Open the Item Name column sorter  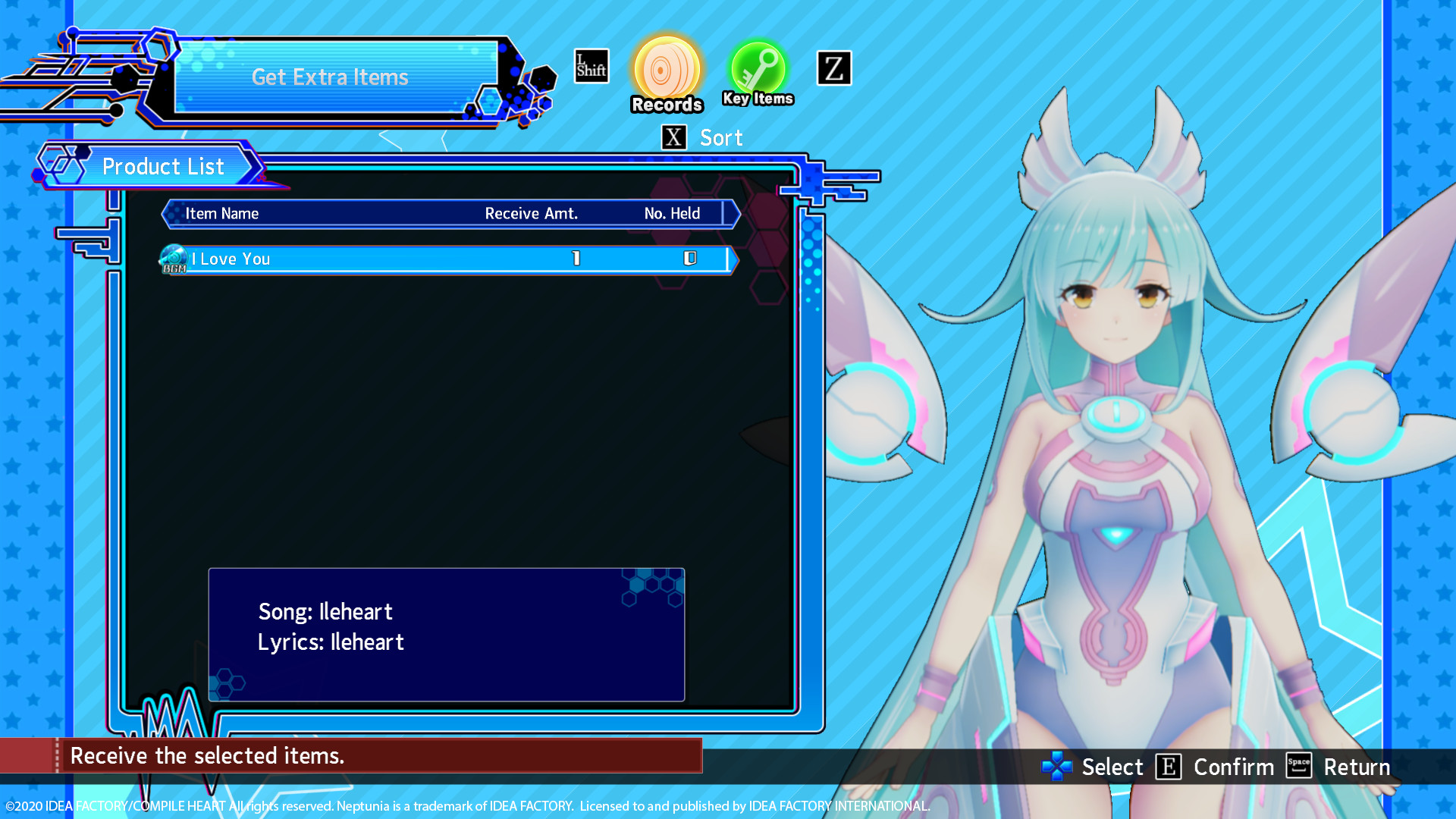222,213
